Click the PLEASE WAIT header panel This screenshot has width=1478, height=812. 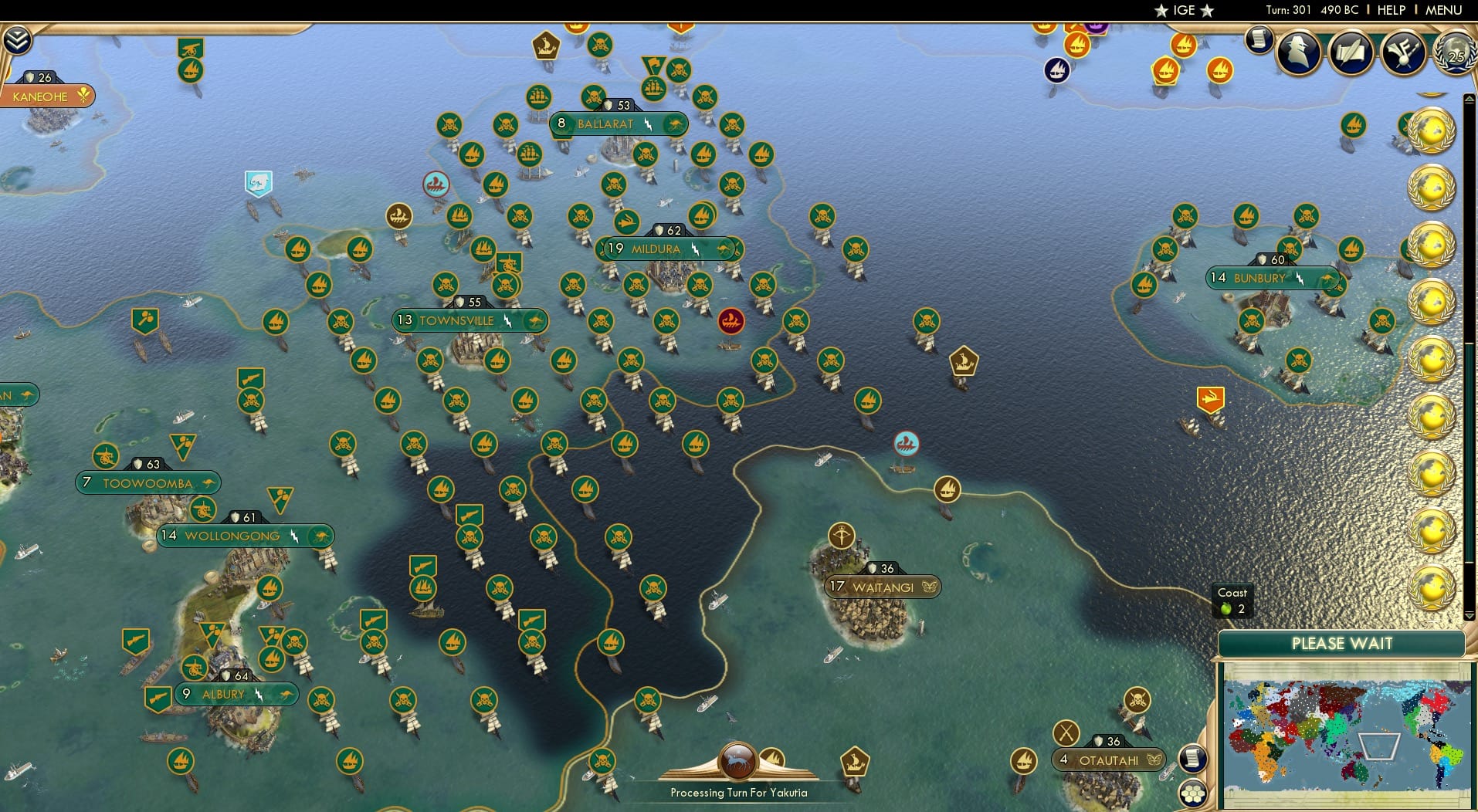coord(1343,643)
